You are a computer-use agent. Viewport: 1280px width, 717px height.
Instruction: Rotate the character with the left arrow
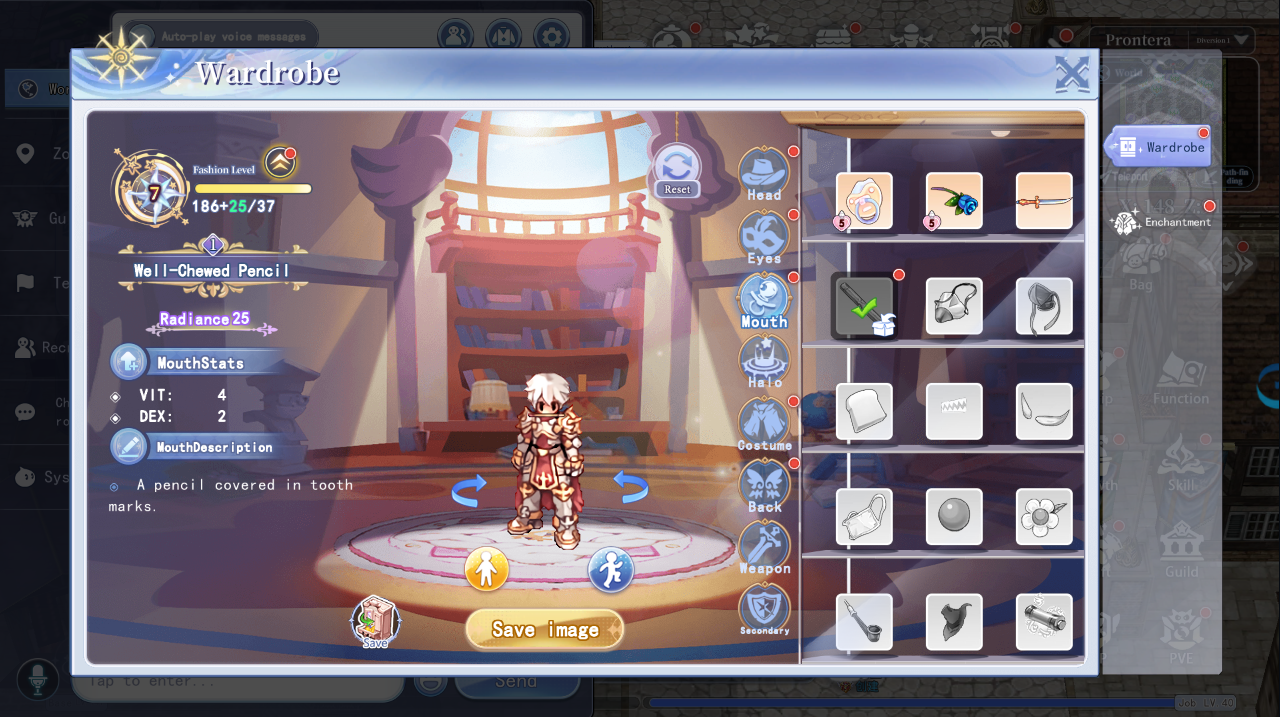[469, 489]
